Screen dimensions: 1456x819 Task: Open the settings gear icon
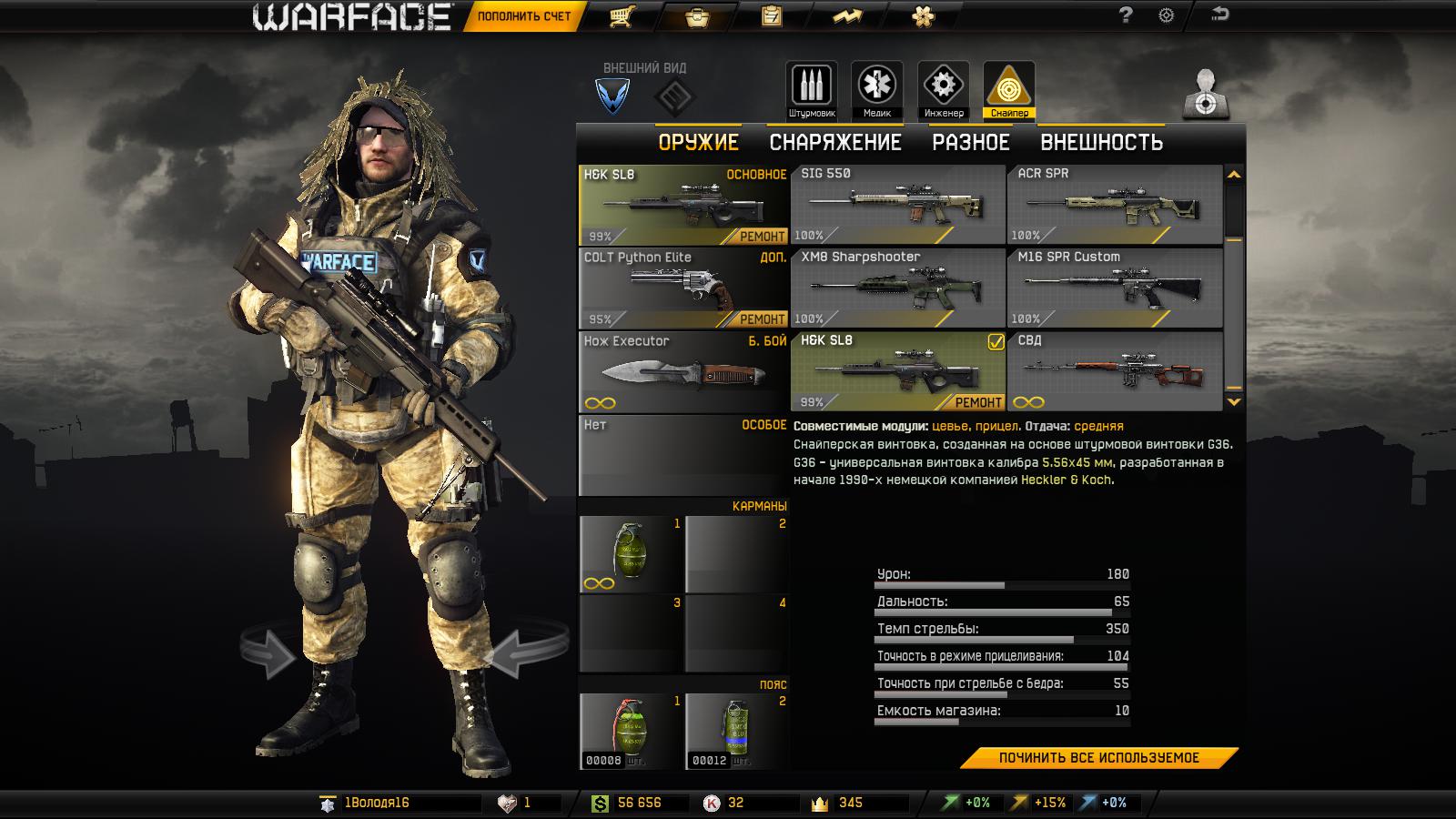1166,15
